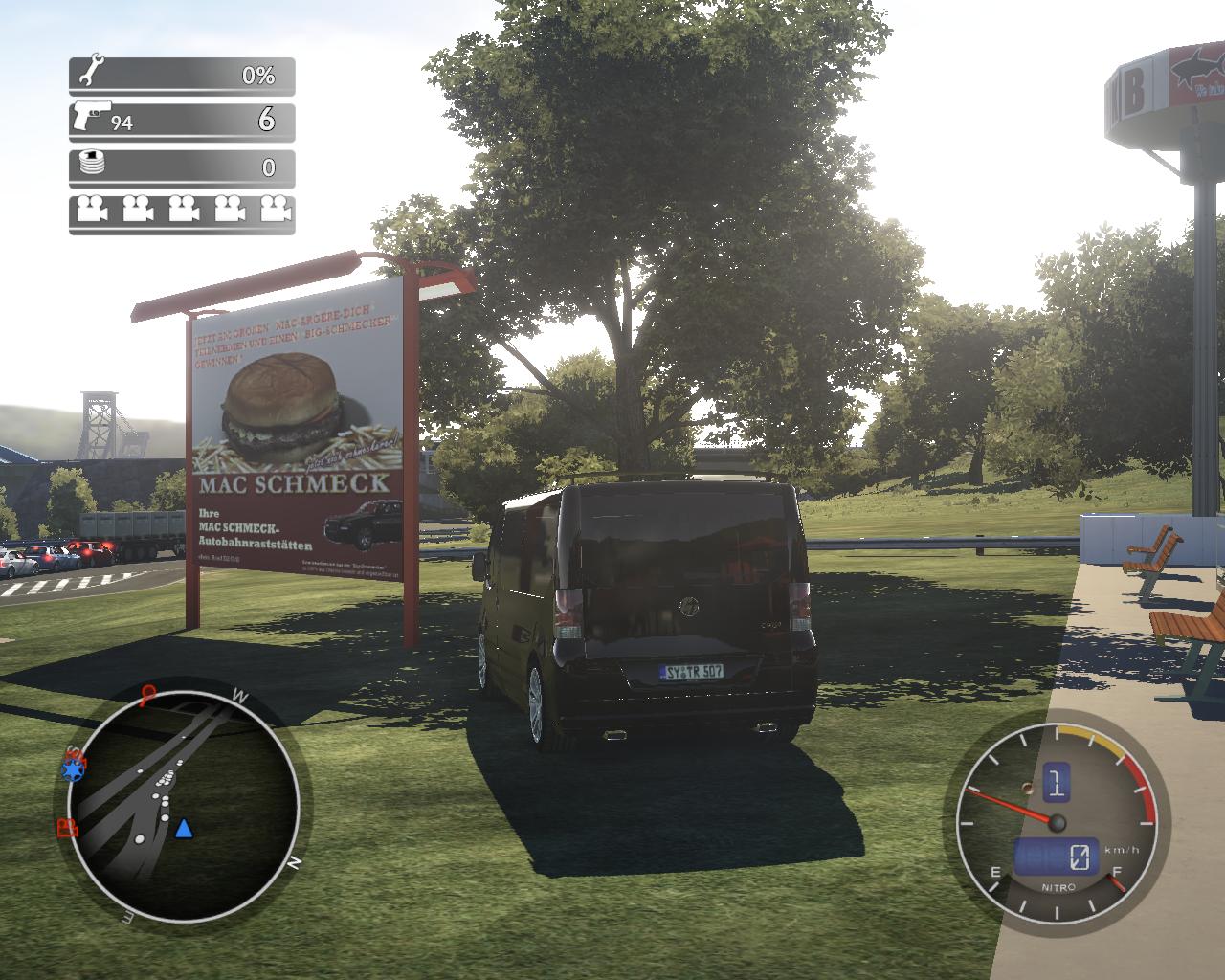Click the red marker at minimap's lower-left edge
1225x980 pixels.
coord(67,828)
